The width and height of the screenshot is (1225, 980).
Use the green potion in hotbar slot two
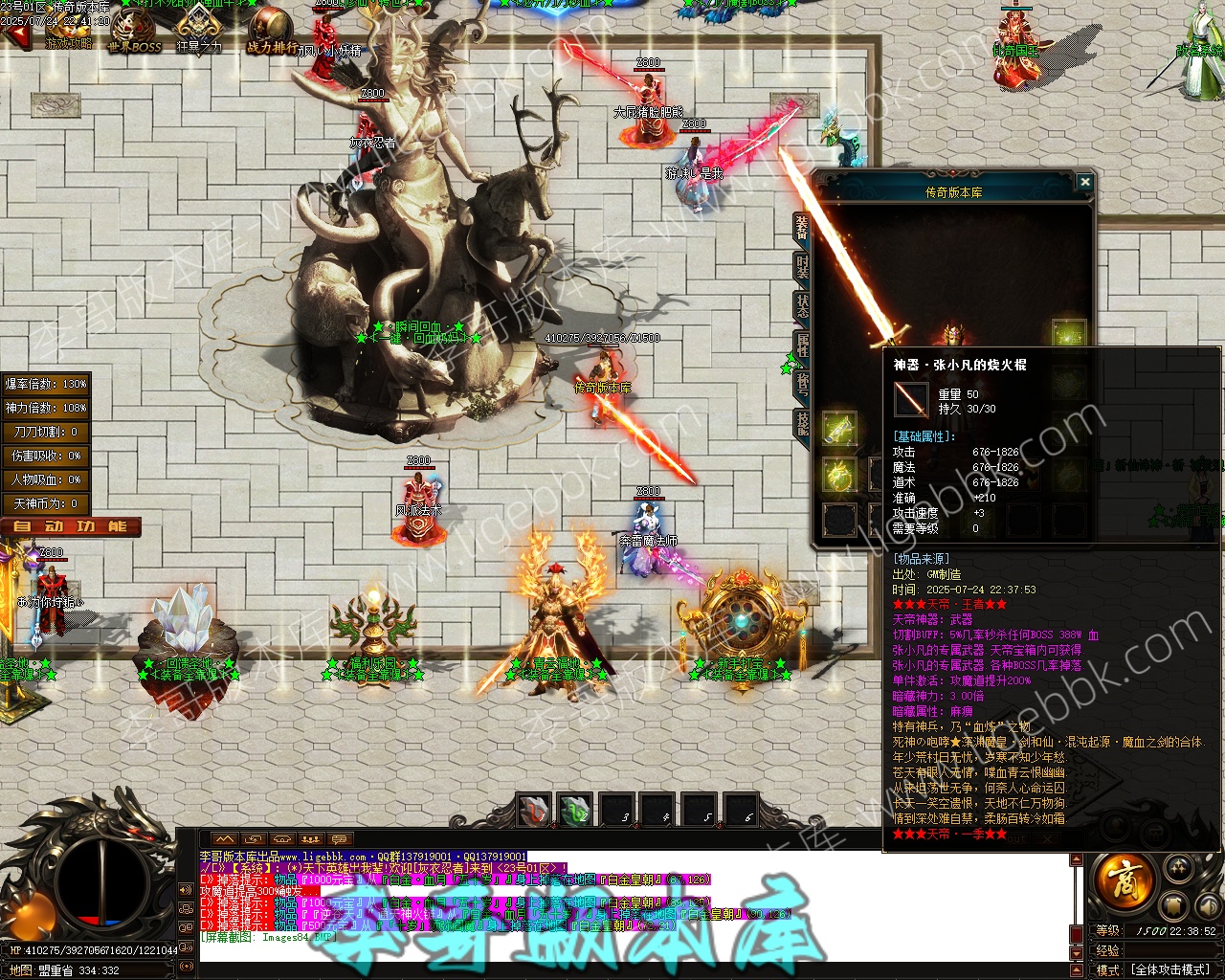point(575,811)
